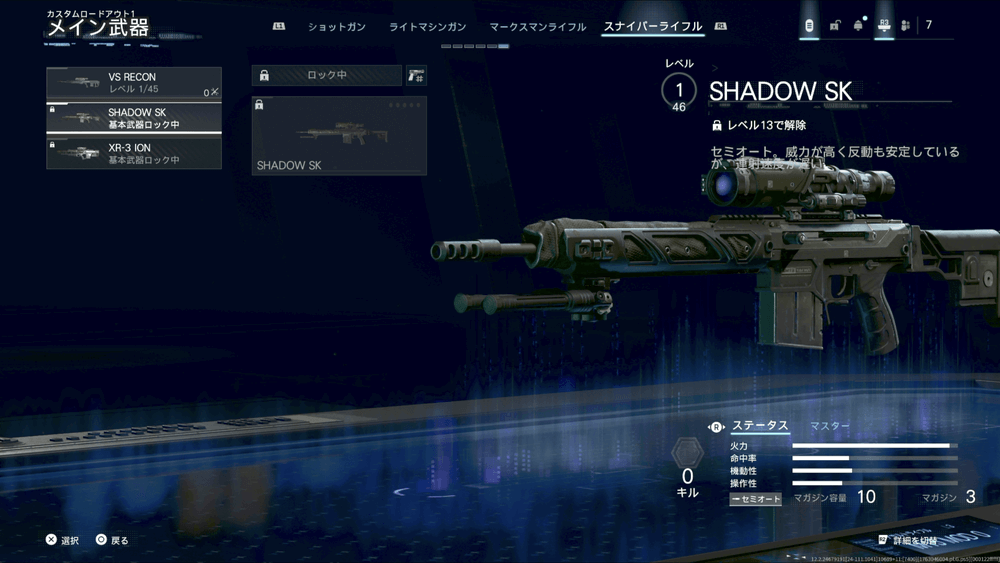Choose SHADOW SK in the weapon list
The image size is (1000, 563).
click(134, 118)
